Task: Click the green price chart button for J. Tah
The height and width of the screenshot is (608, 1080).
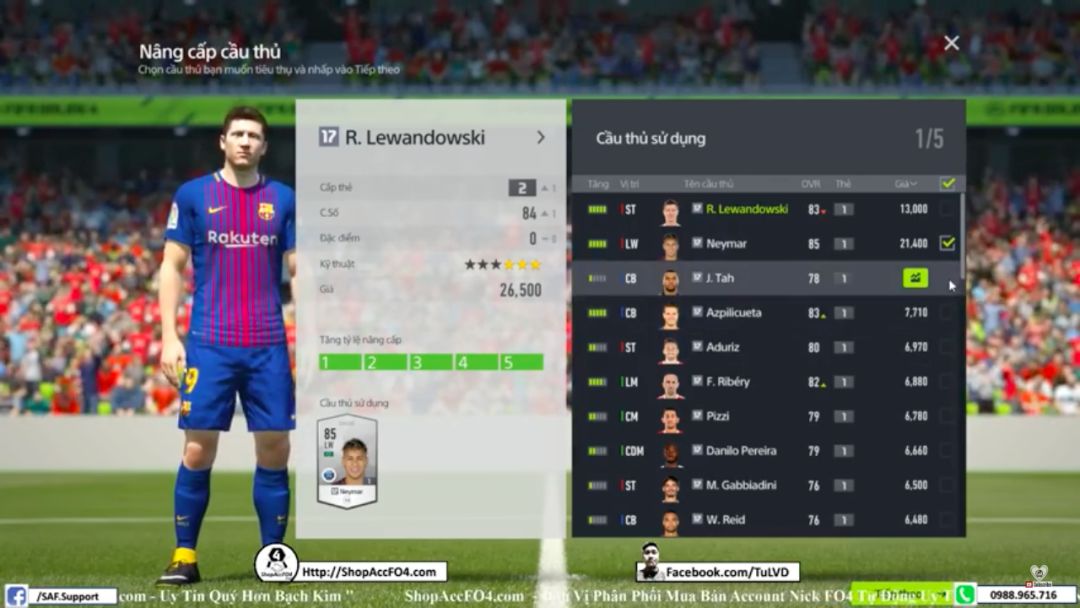Action: tap(915, 278)
